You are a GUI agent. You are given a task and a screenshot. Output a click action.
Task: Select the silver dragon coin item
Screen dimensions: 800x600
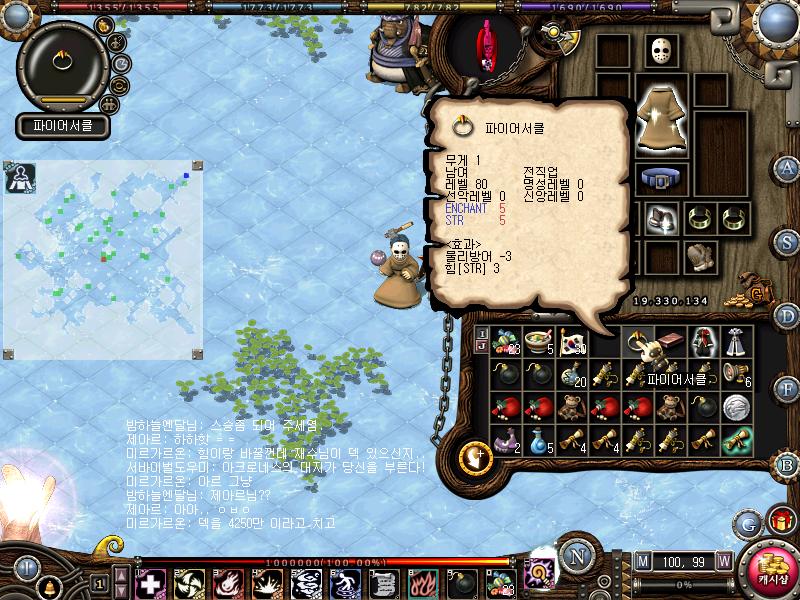pos(737,407)
